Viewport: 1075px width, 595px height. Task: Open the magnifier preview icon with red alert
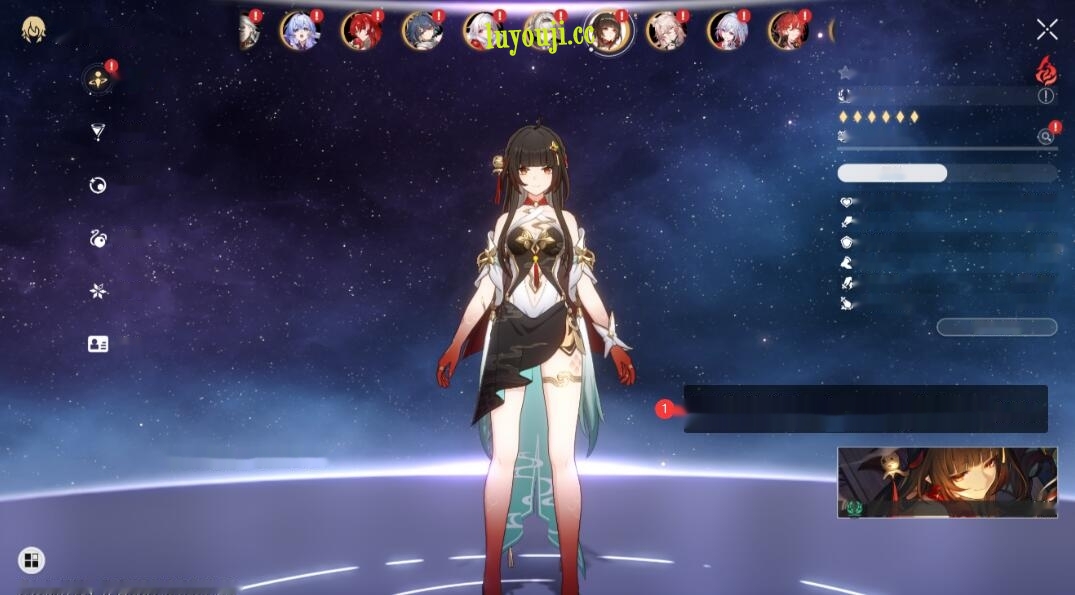pyautogui.click(x=1046, y=136)
